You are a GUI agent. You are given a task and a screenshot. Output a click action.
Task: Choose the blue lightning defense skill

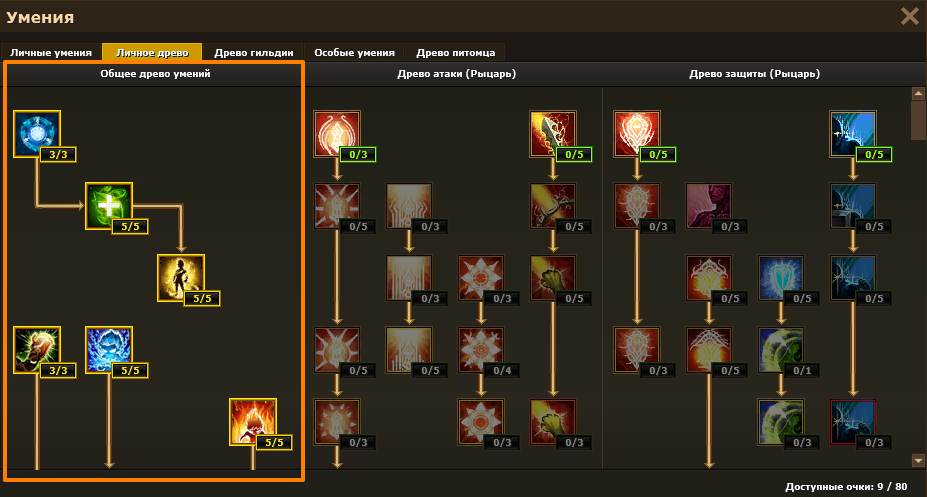(x=853, y=134)
